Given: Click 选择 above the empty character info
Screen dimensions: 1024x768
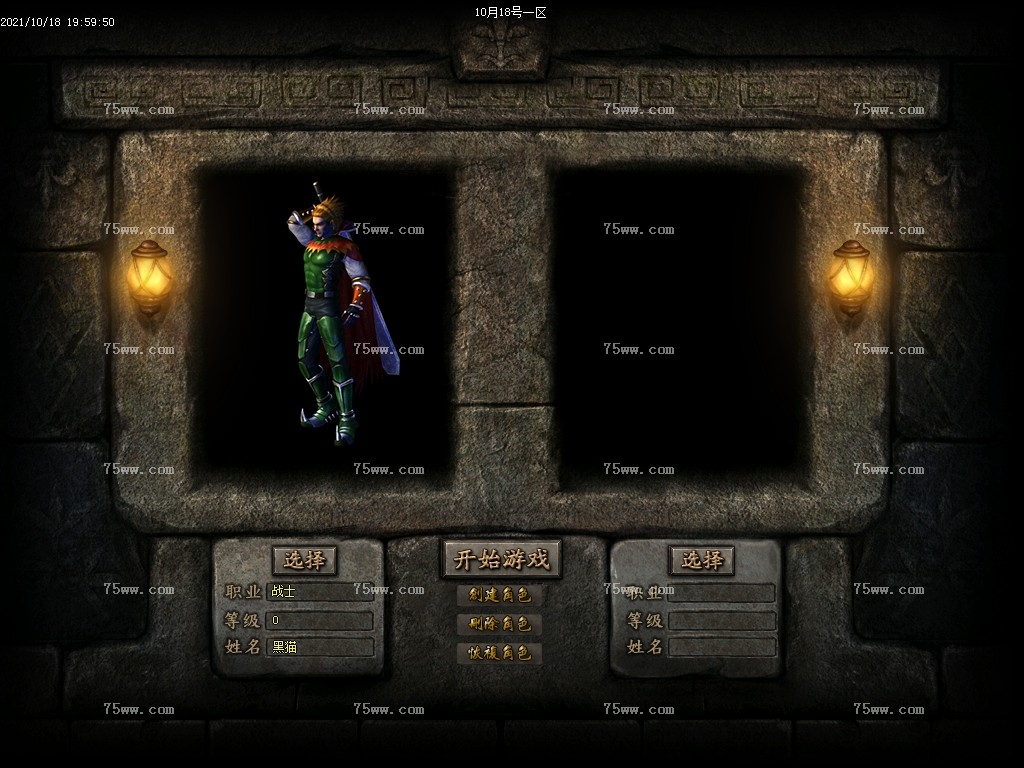Looking at the screenshot, I should [x=702, y=560].
